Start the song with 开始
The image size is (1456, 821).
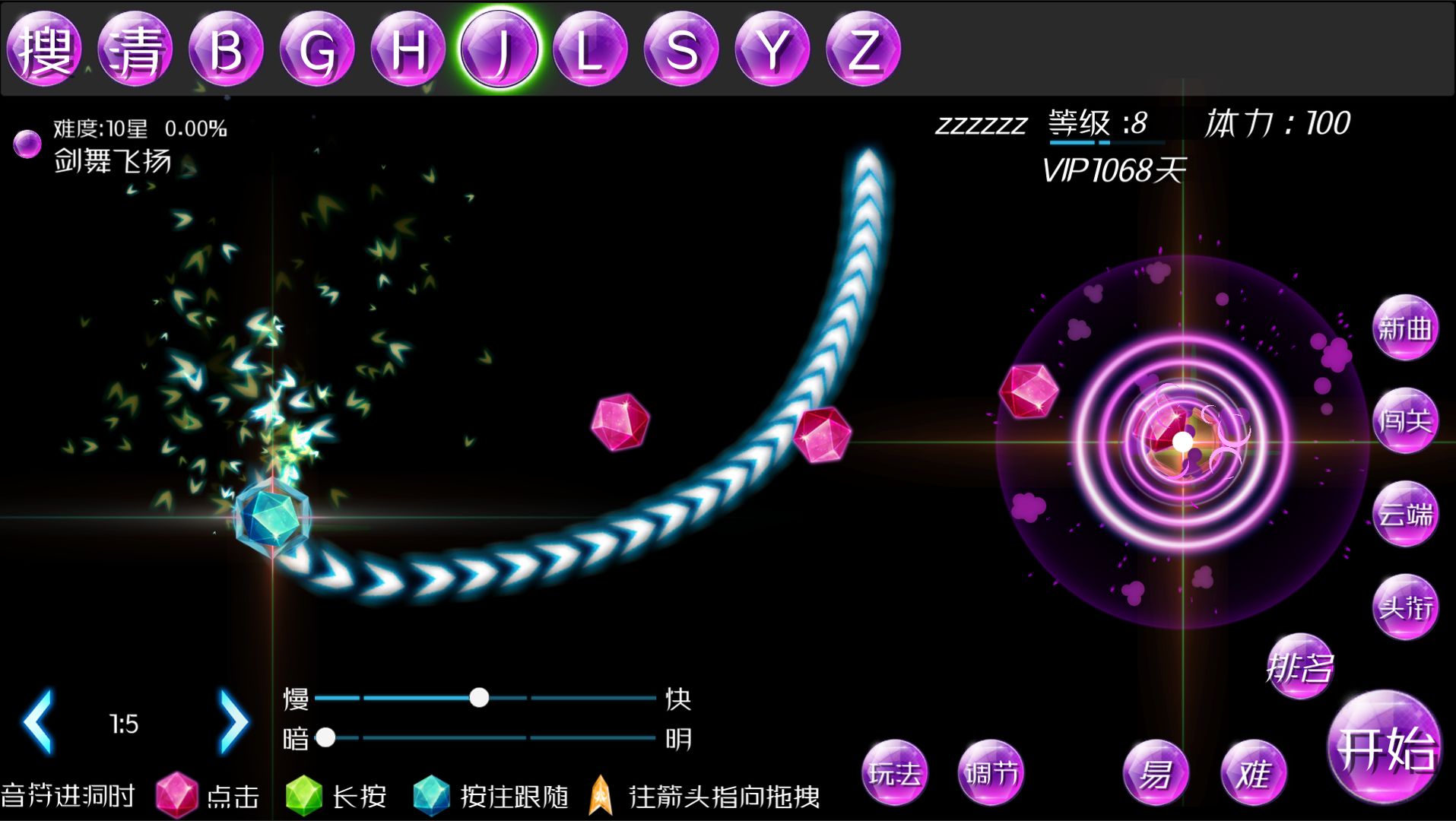pos(1385,748)
